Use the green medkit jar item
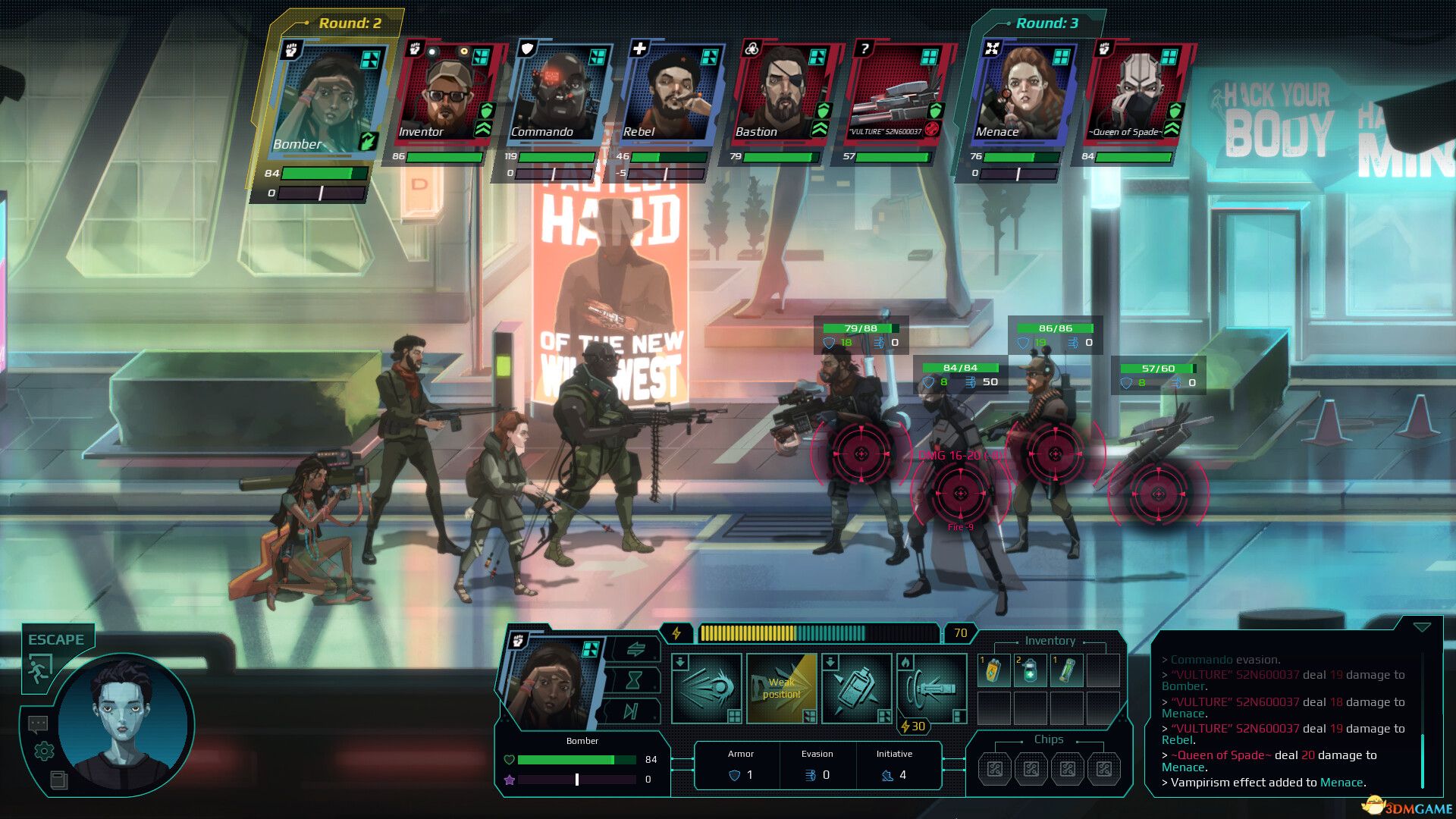Screen dimensions: 1456x819 [1030, 671]
